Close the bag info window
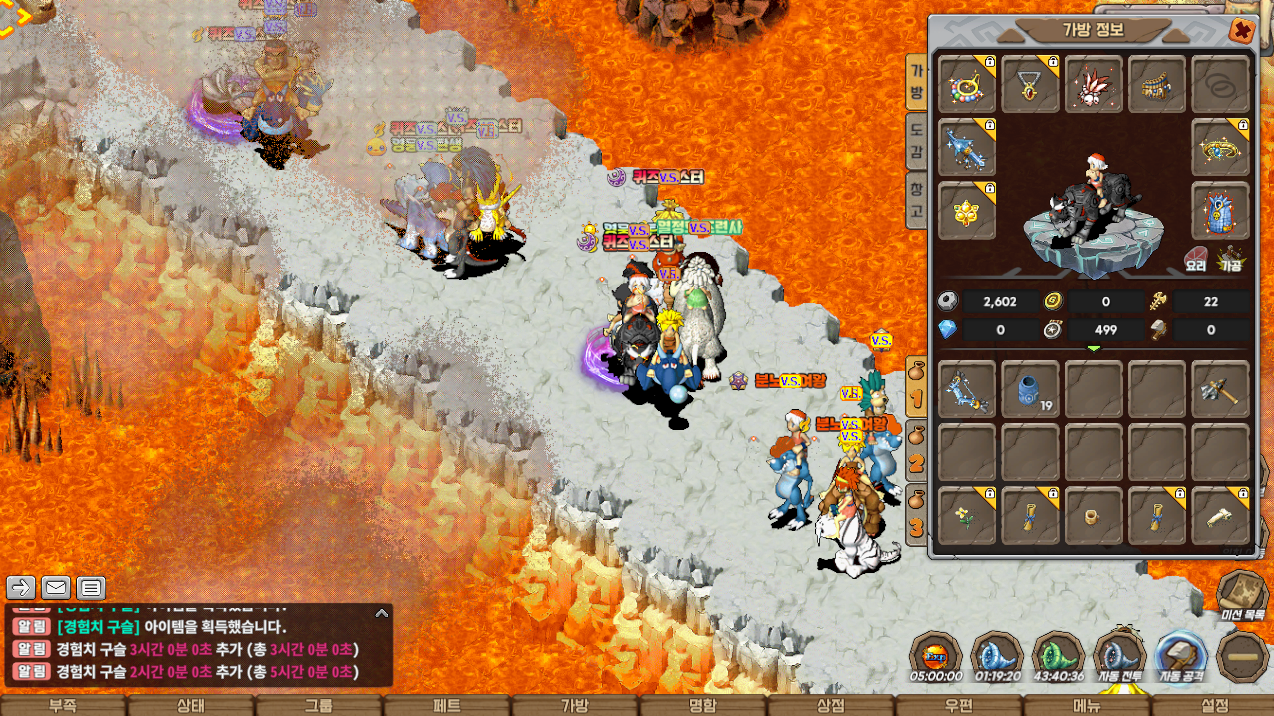Screen dimensions: 1274x716 pos(1241,31)
